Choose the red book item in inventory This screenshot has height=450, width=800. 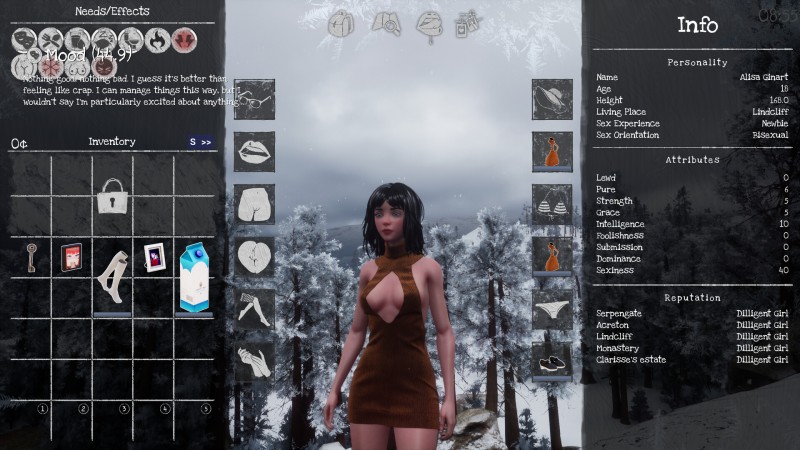pos(71,257)
